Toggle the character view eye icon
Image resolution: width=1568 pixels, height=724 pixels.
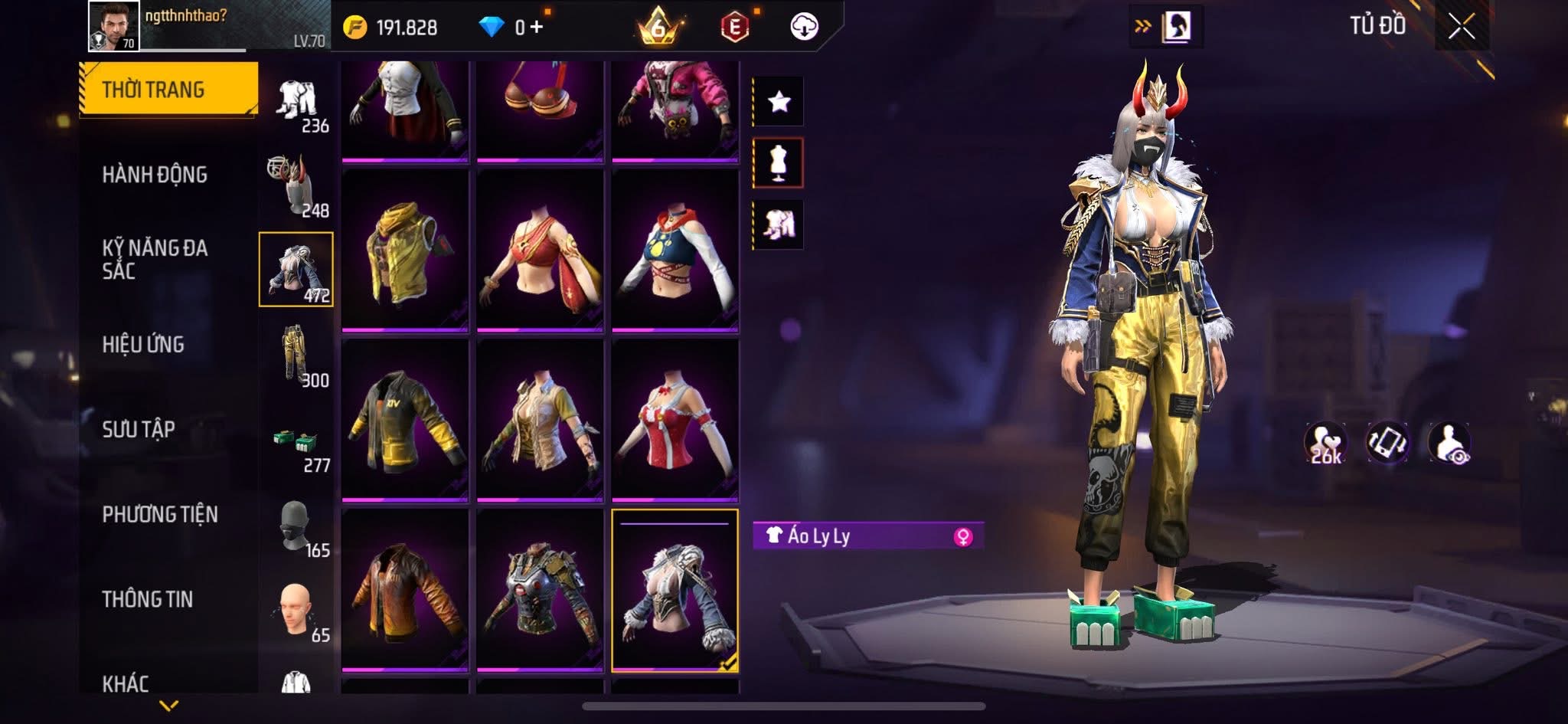click(x=1449, y=443)
